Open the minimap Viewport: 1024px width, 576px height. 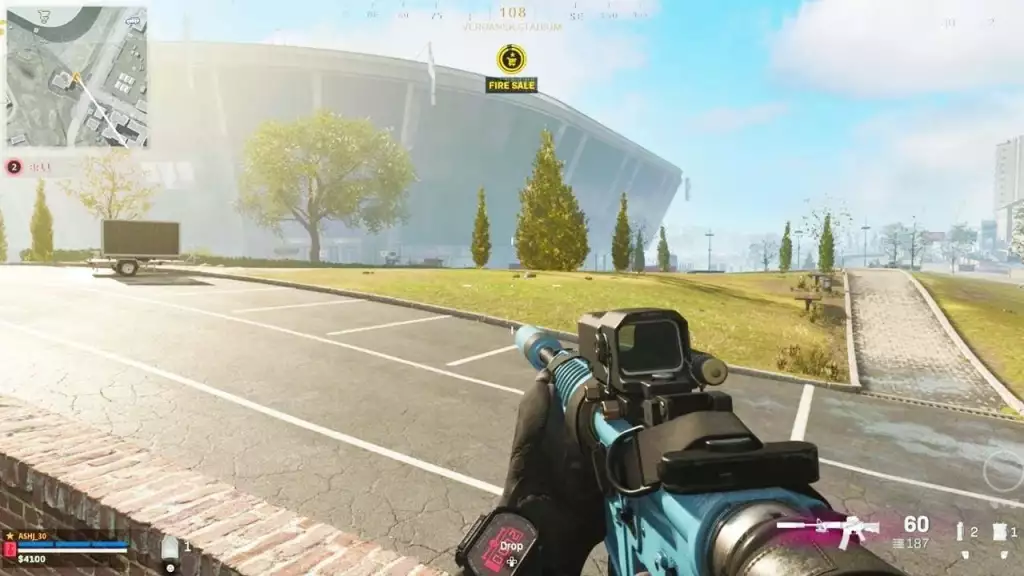click(x=76, y=77)
